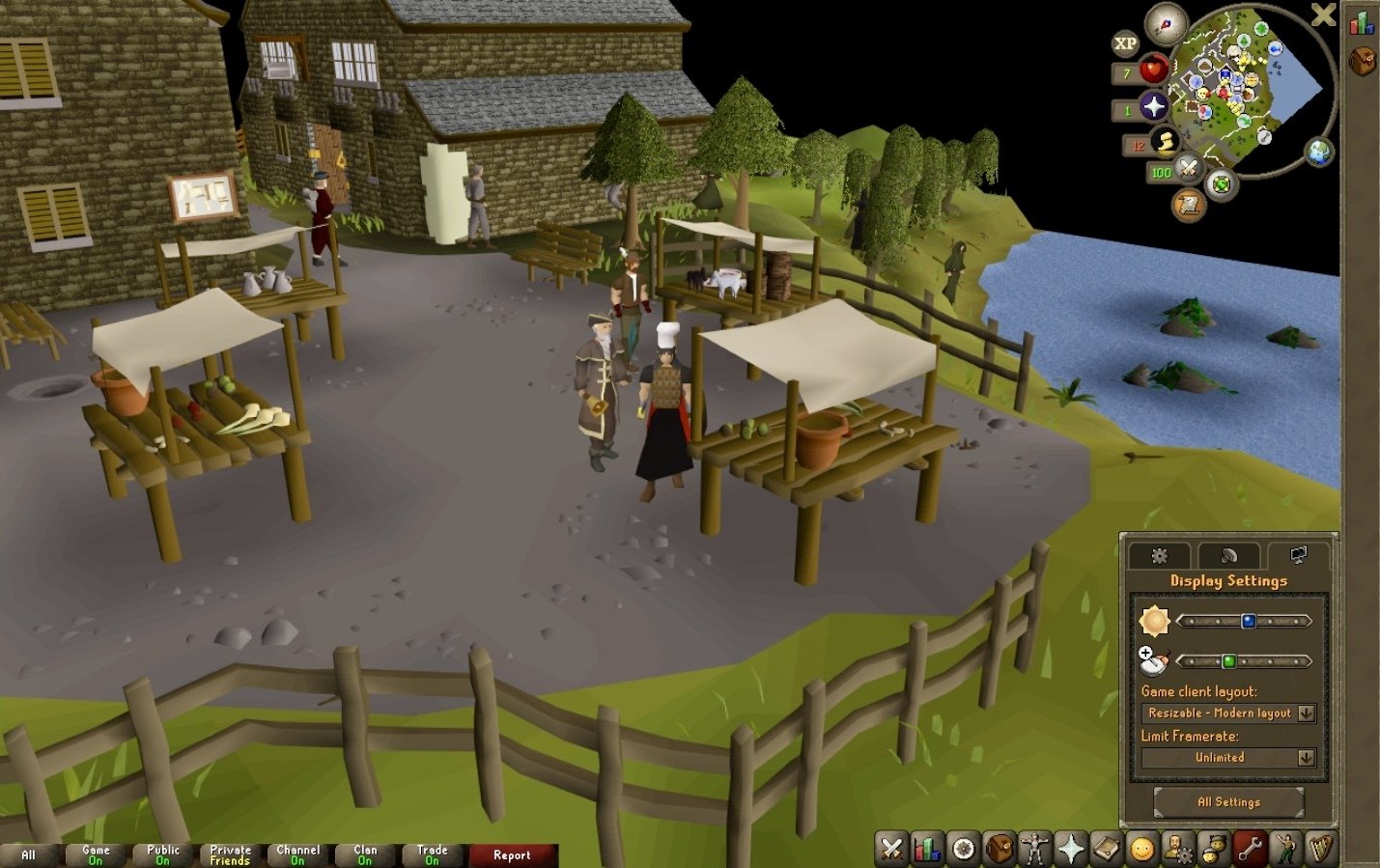
Task: Open the Game client layout dropdown
Action: pos(1306,714)
